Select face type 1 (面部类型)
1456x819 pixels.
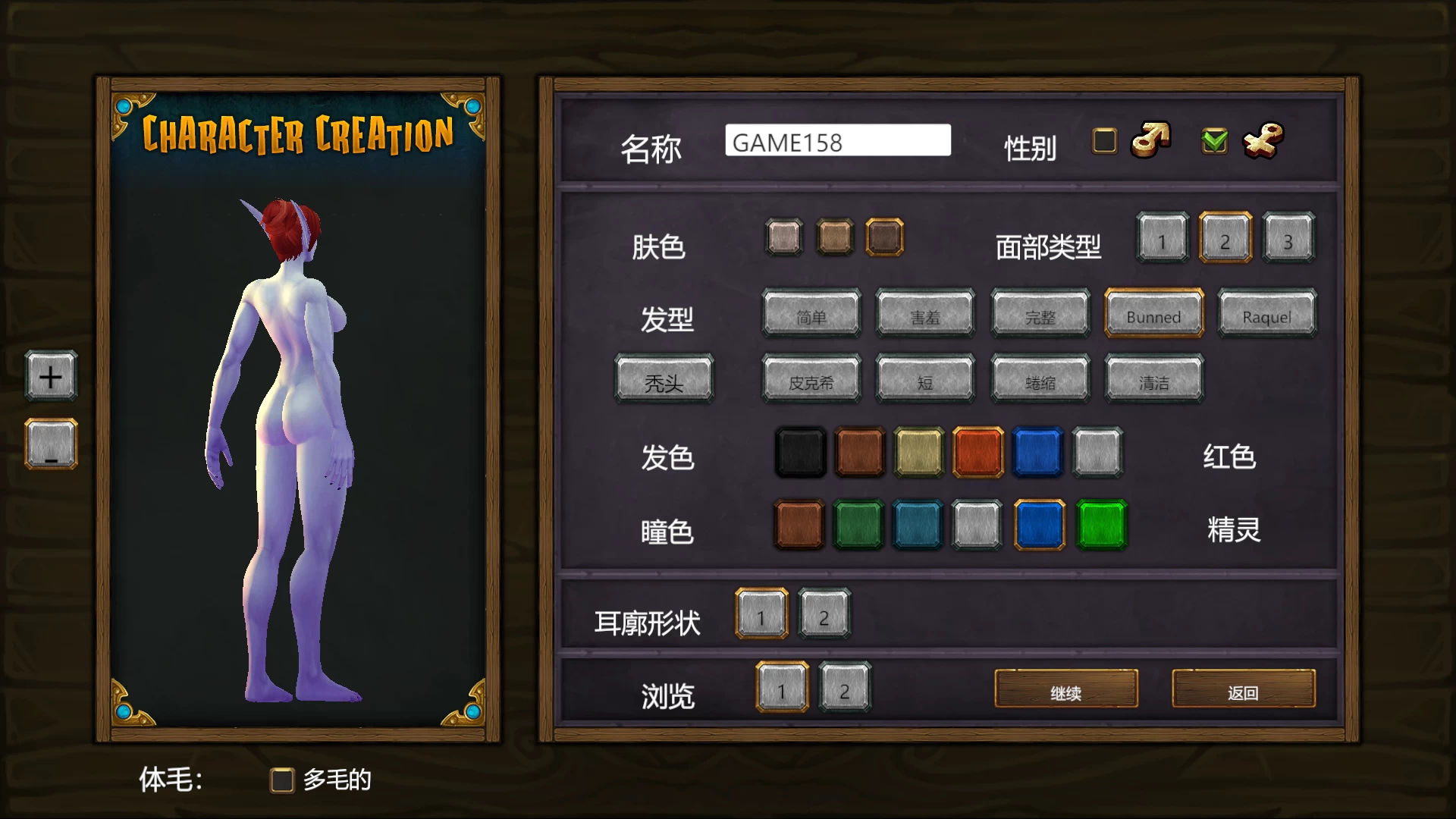coord(1162,239)
